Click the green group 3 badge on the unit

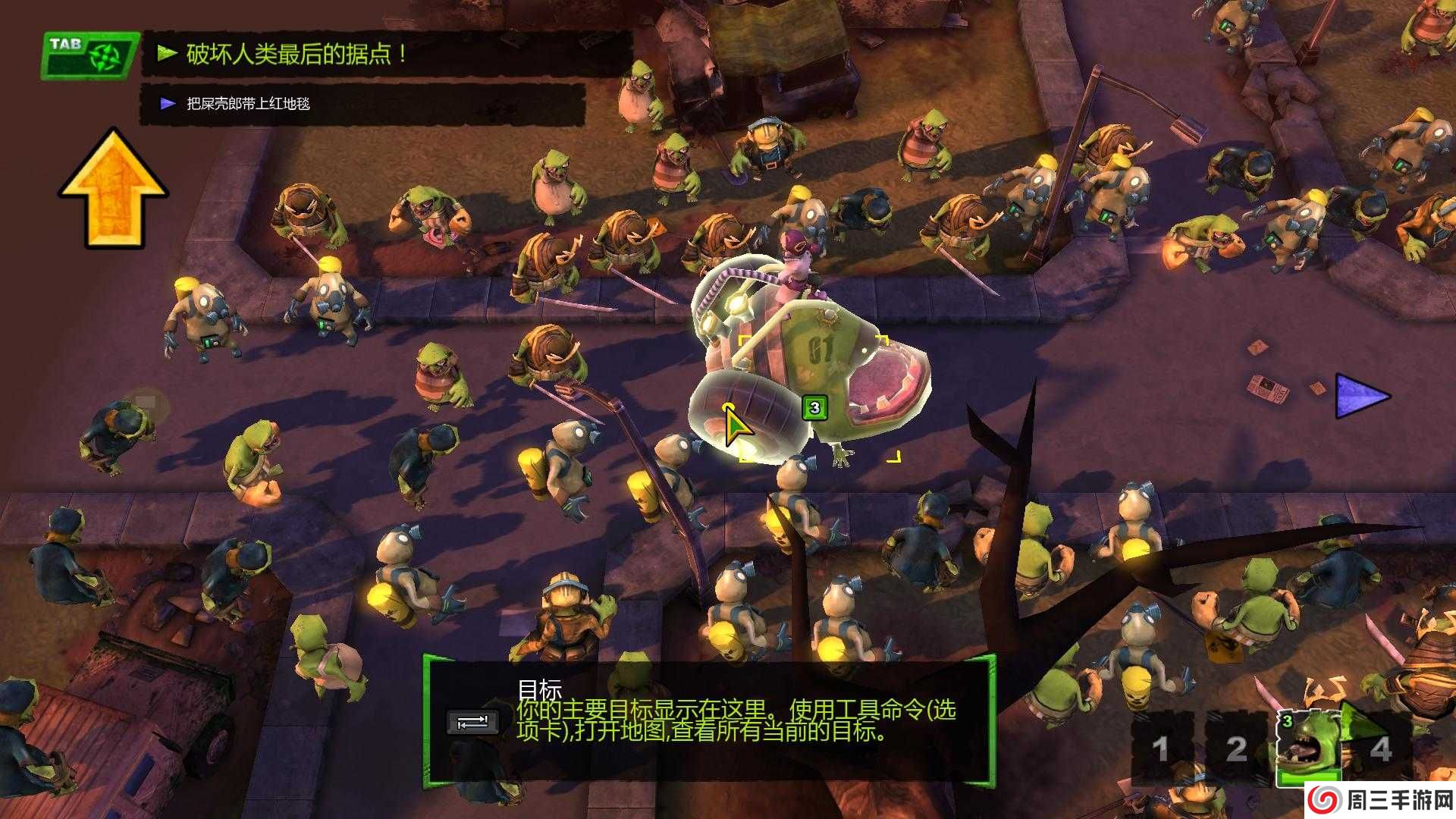pyautogui.click(x=814, y=408)
